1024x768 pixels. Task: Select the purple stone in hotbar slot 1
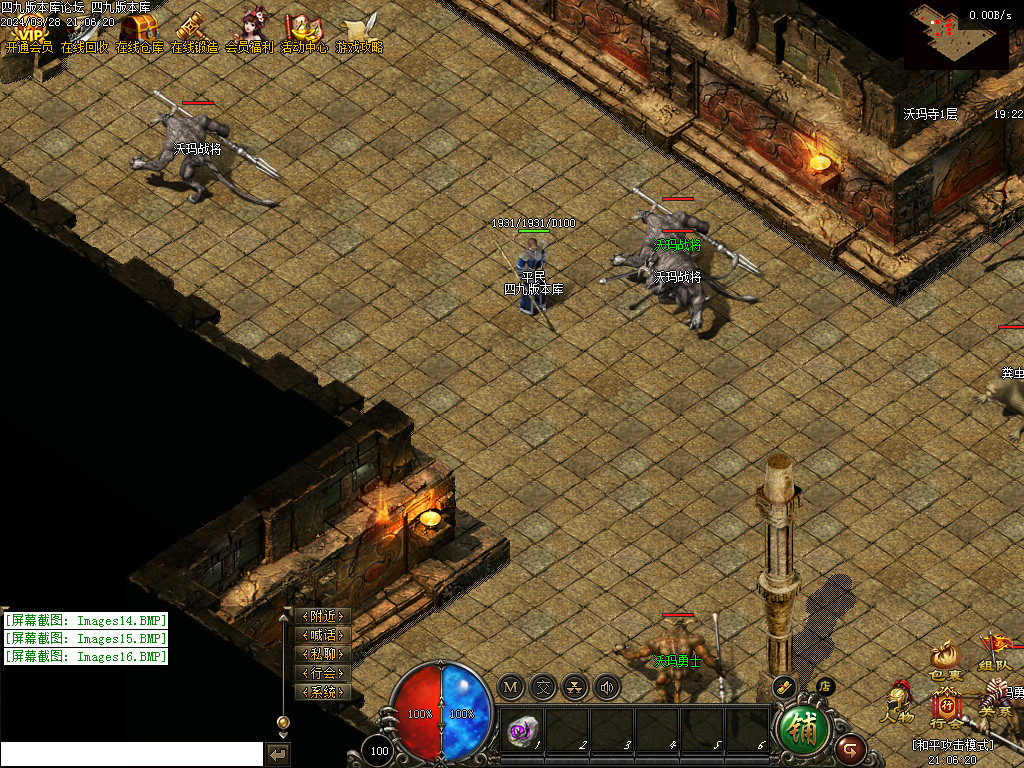[522, 730]
